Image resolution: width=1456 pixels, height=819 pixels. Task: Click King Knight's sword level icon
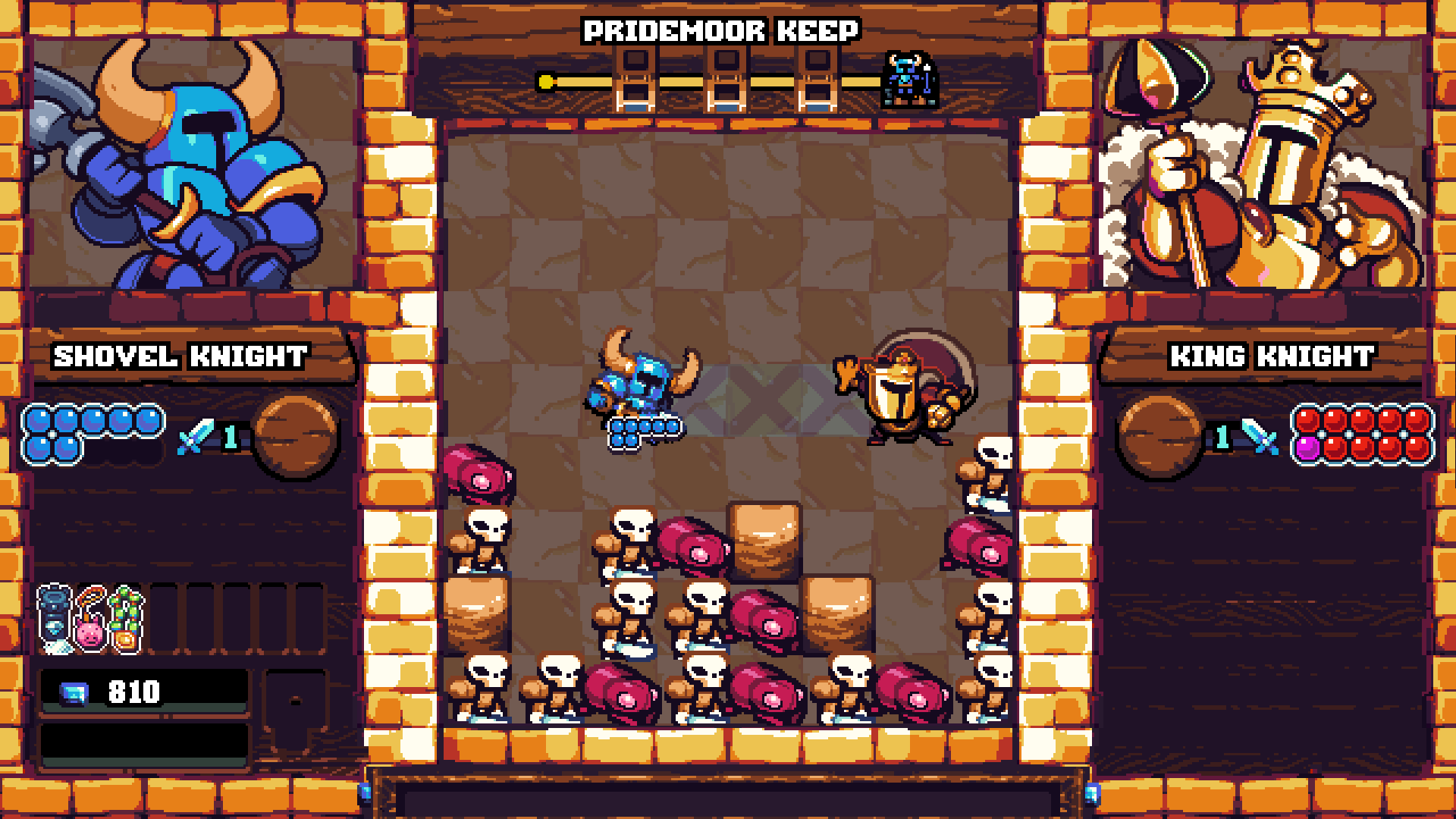click(1259, 437)
